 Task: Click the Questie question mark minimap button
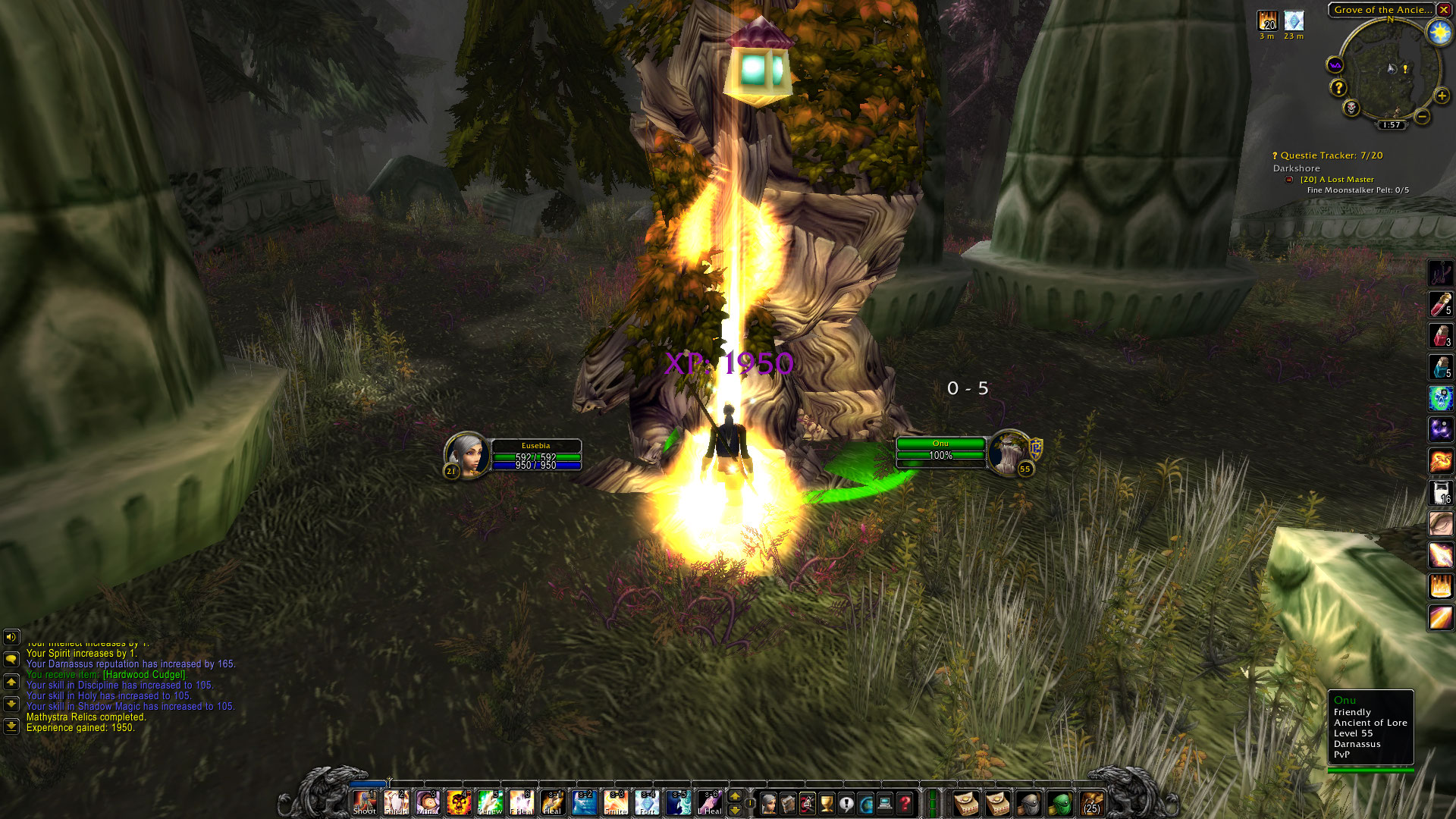click(1338, 88)
